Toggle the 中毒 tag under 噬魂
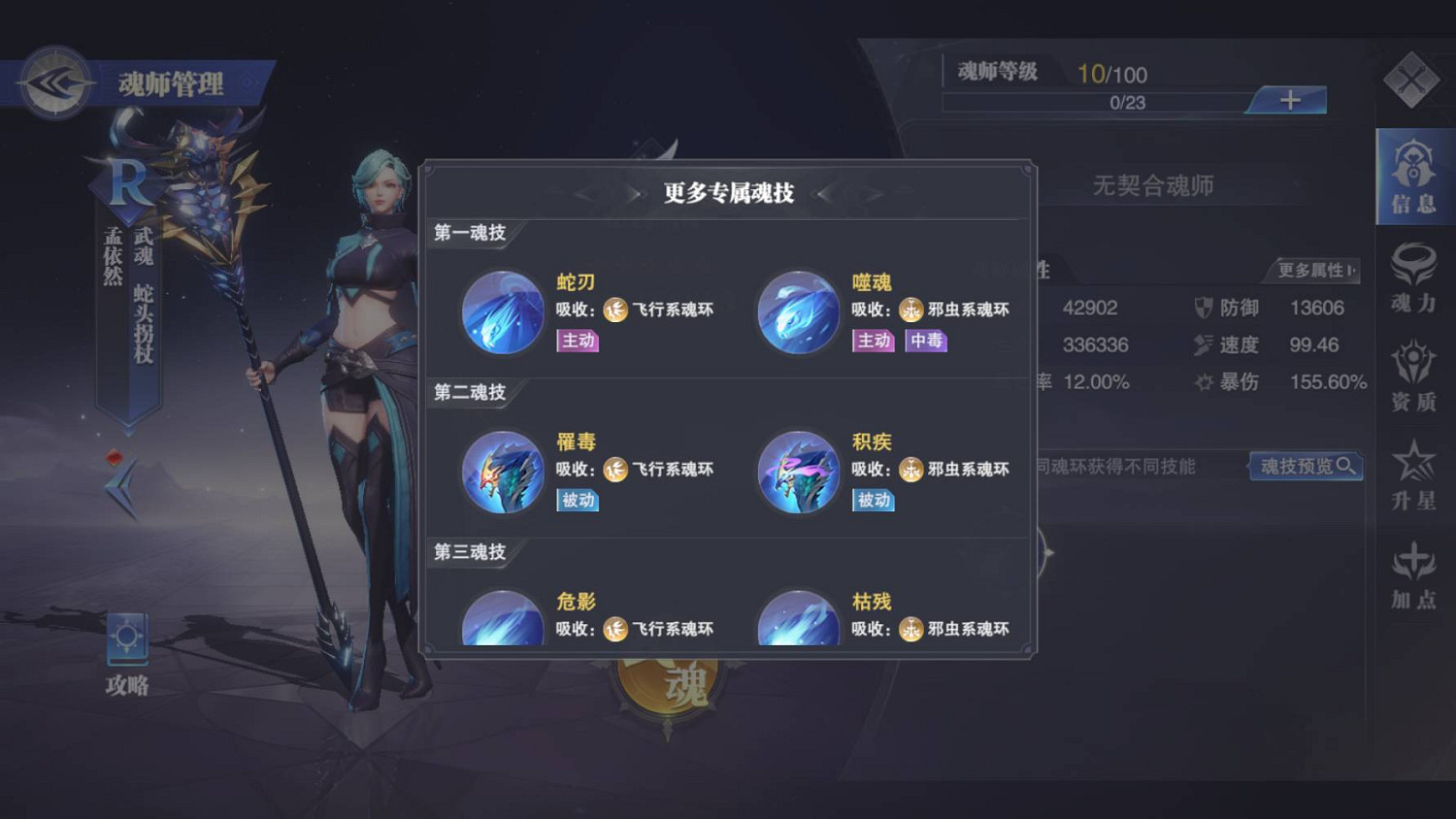1456x819 pixels. (927, 341)
